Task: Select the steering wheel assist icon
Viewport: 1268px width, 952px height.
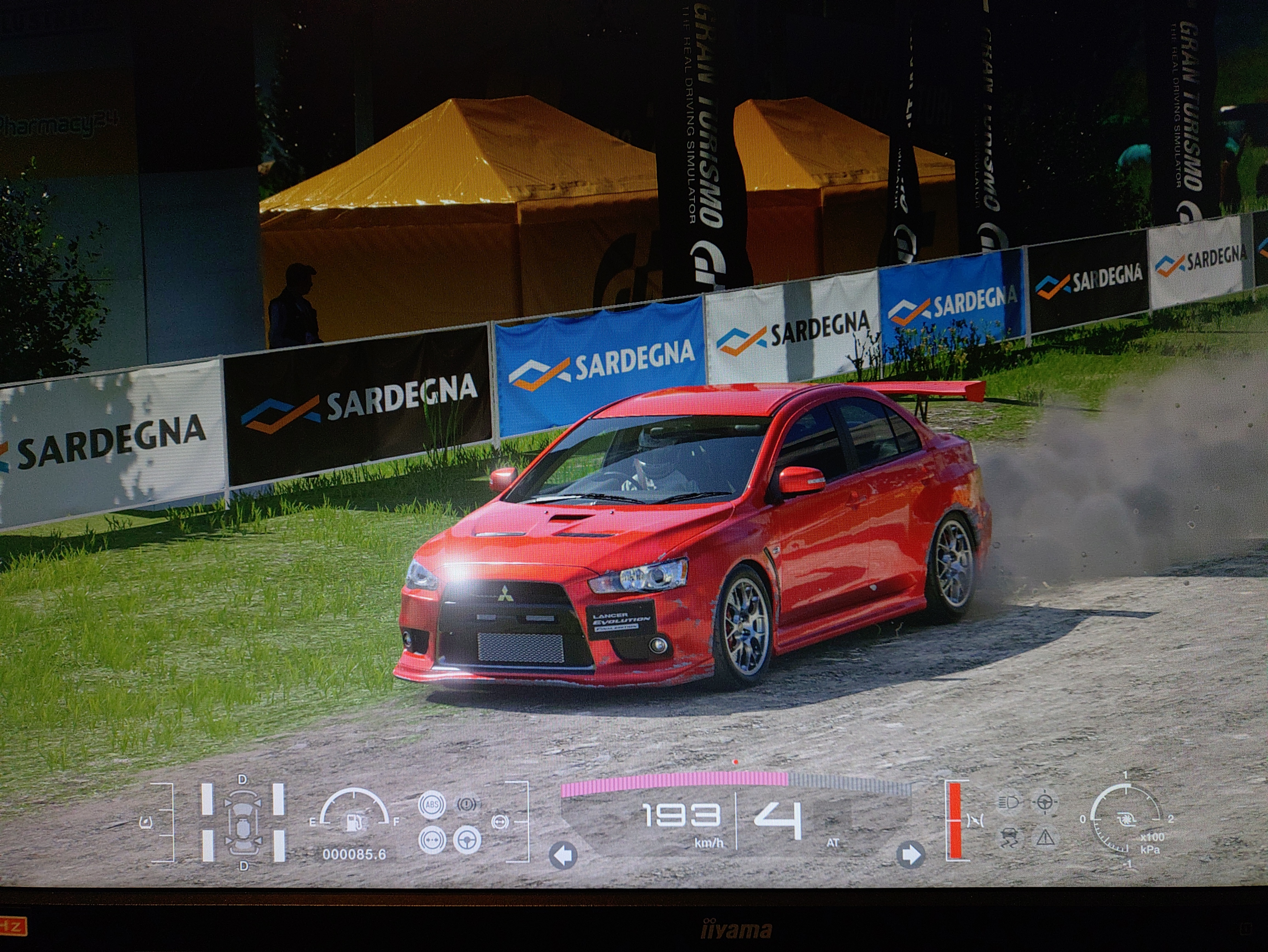Action: pyautogui.click(x=468, y=841)
